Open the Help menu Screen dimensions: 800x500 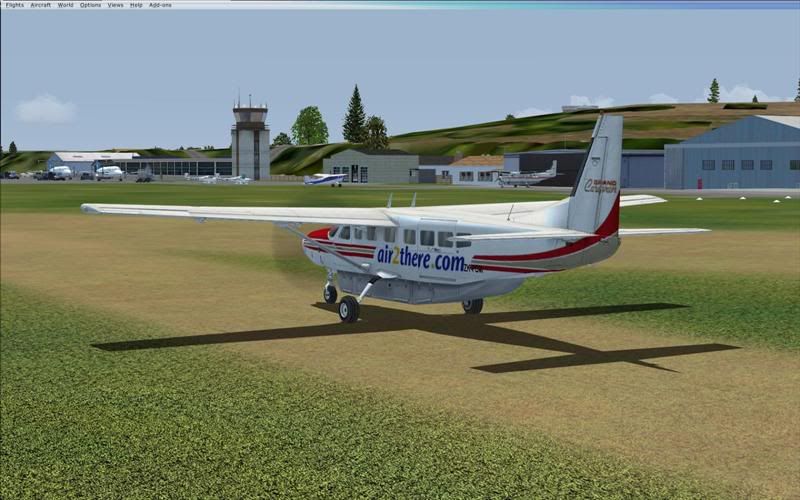click(x=136, y=5)
